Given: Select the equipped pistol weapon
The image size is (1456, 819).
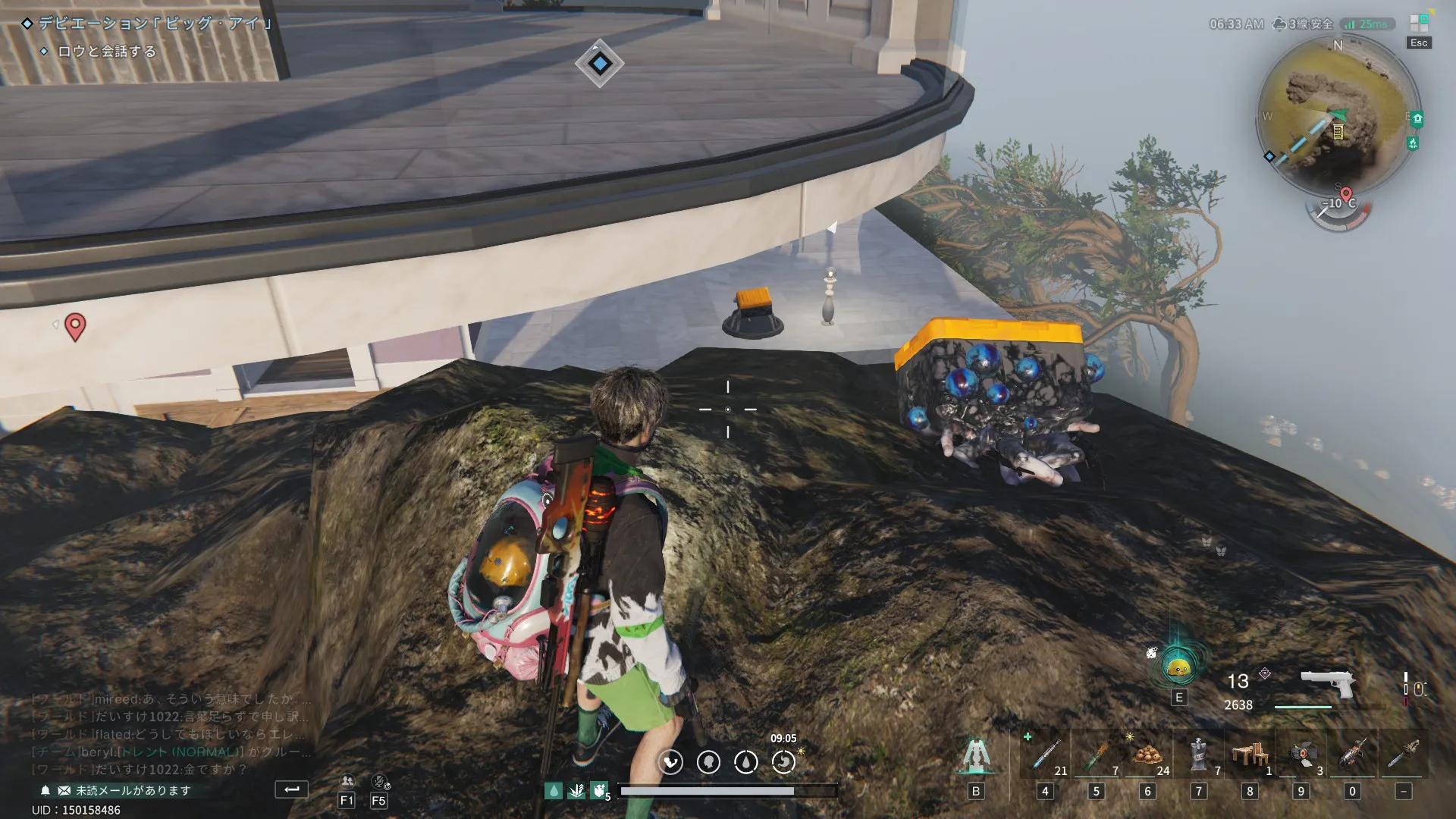Looking at the screenshot, I should click(x=1327, y=686).
